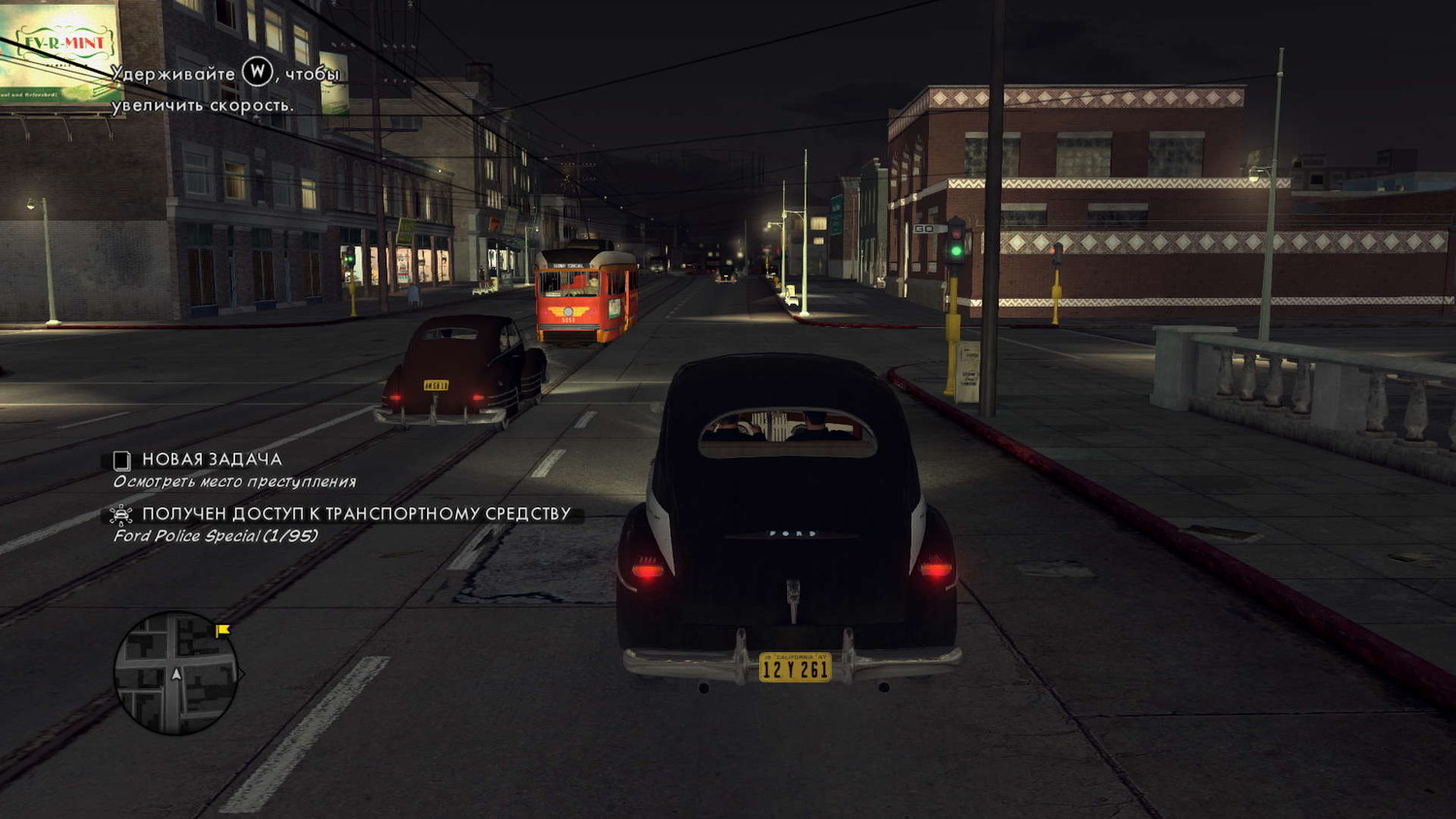Click the circular minimap

(x=176, y=672)
